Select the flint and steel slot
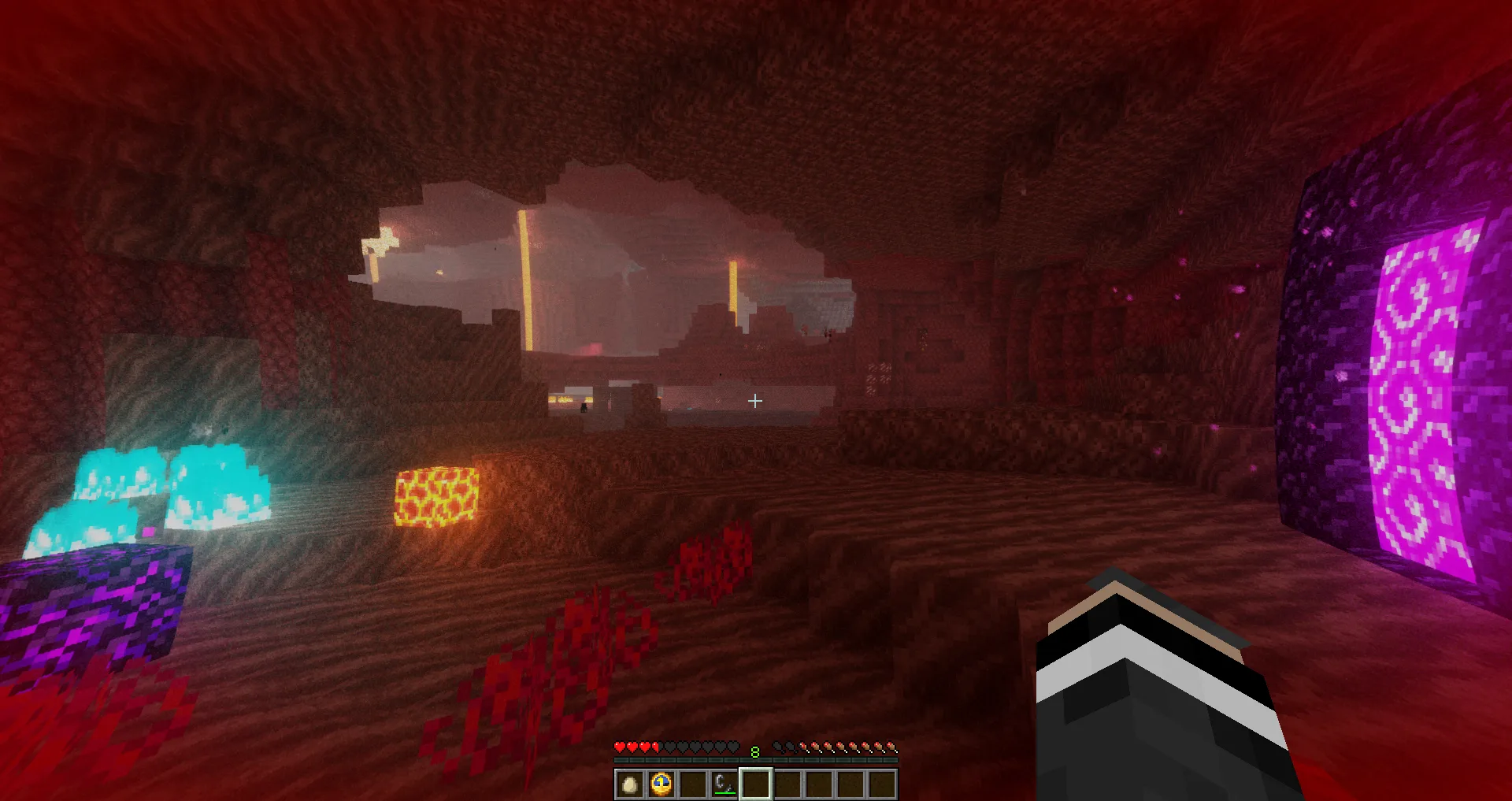Screen dimensions: 1512x801 [x=724, y=784]
